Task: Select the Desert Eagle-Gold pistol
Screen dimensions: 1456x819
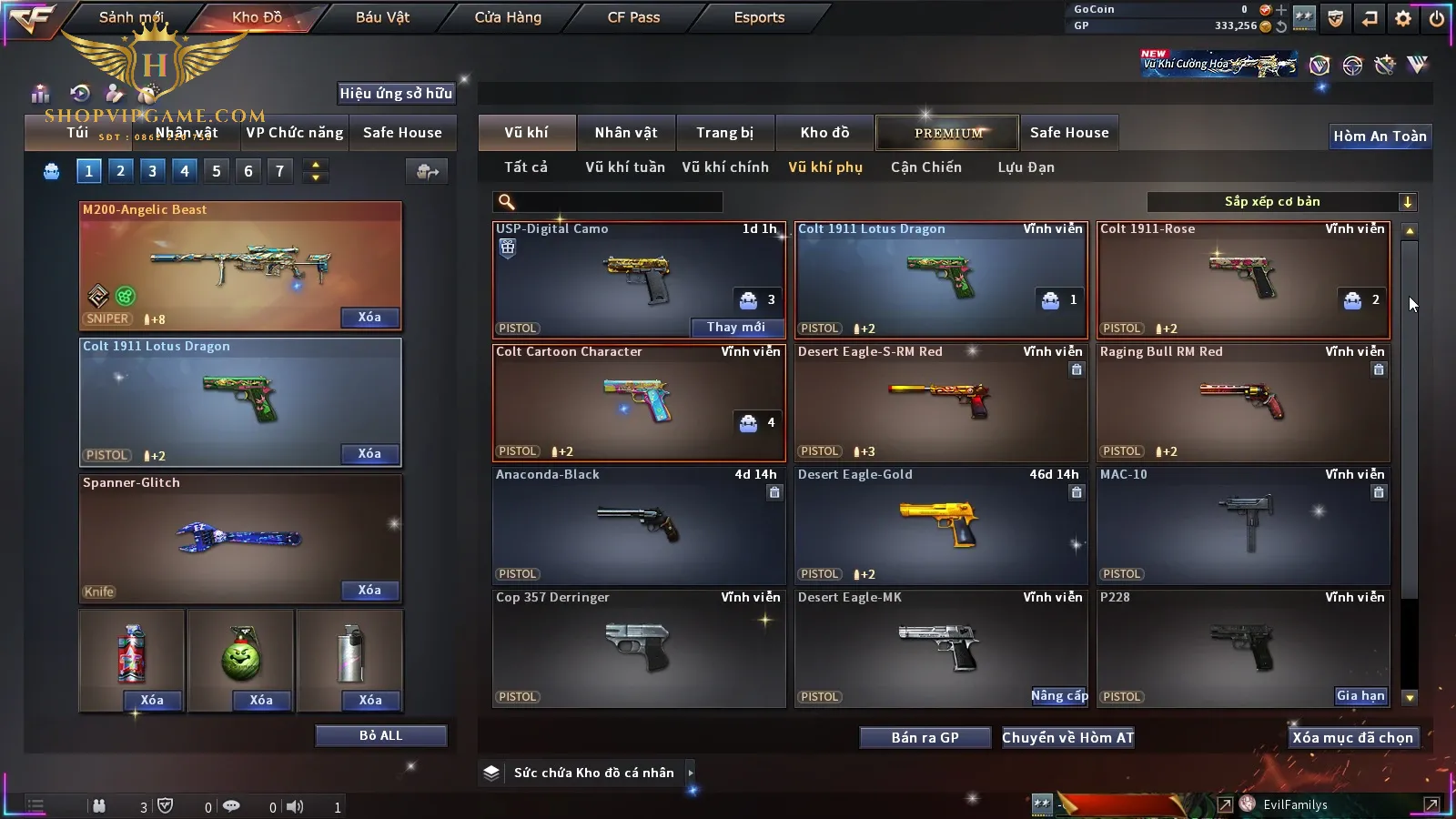Action: [941, 525]
